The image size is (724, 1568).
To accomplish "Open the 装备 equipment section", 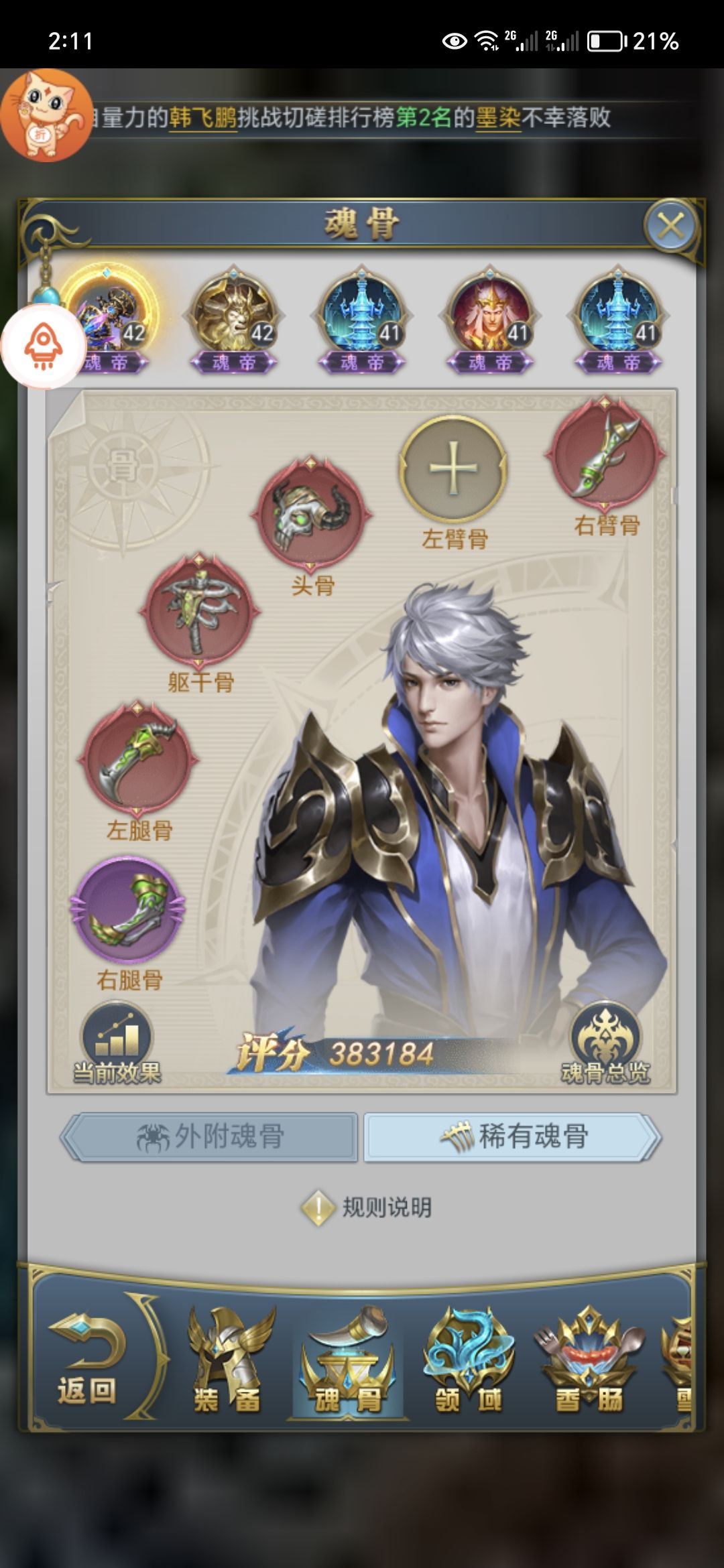I will (227, 1360).
